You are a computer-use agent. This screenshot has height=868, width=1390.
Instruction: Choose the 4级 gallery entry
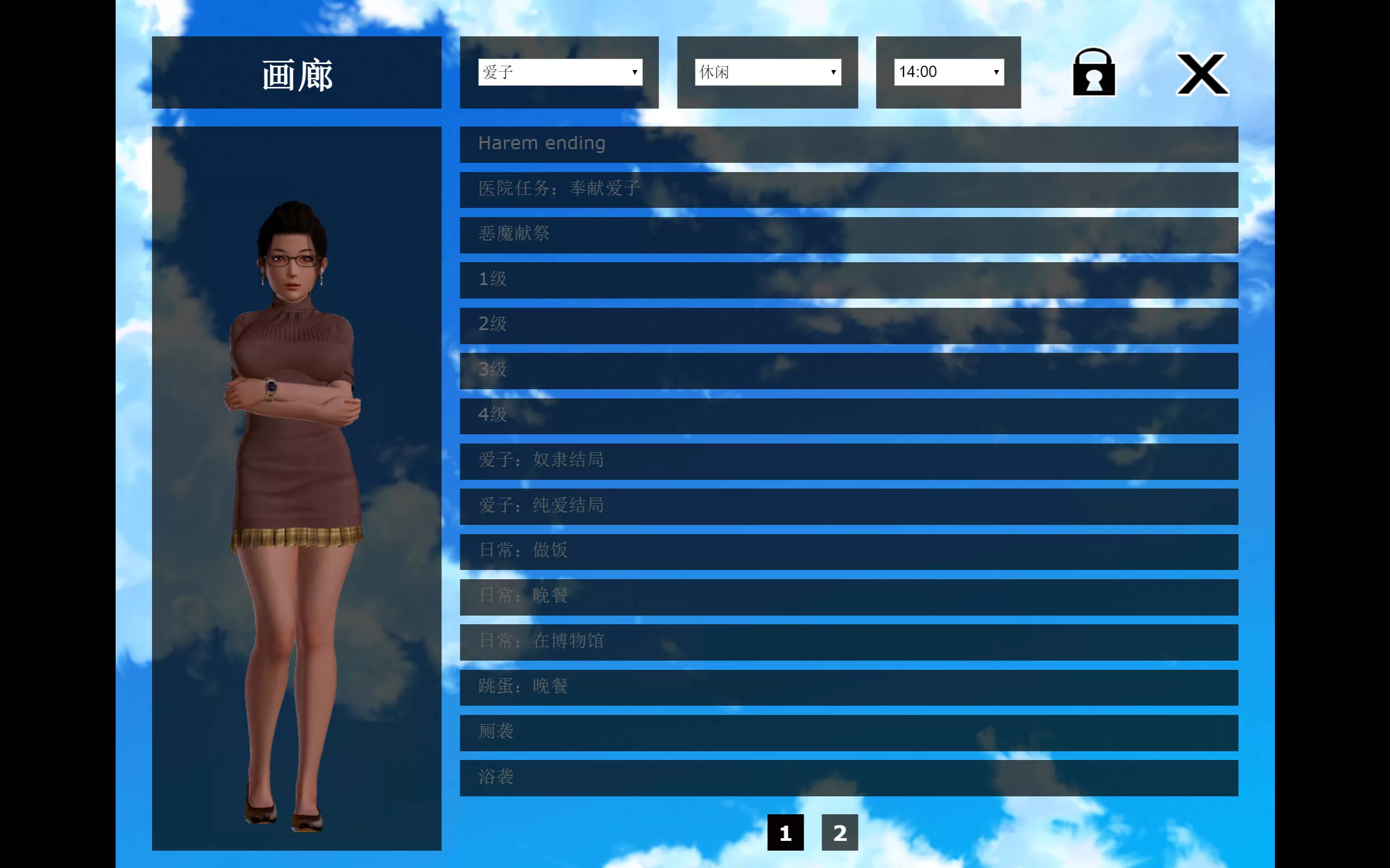click(849, 416)
